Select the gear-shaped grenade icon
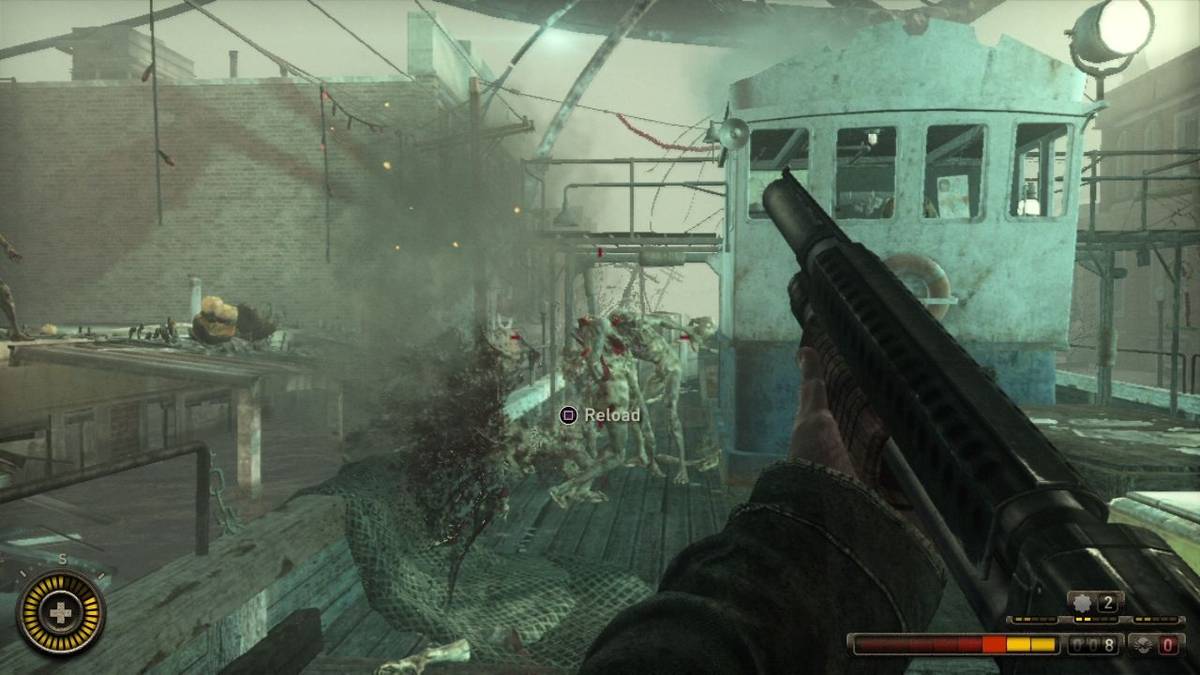The image size is (1200, 675). [1082, 602]
